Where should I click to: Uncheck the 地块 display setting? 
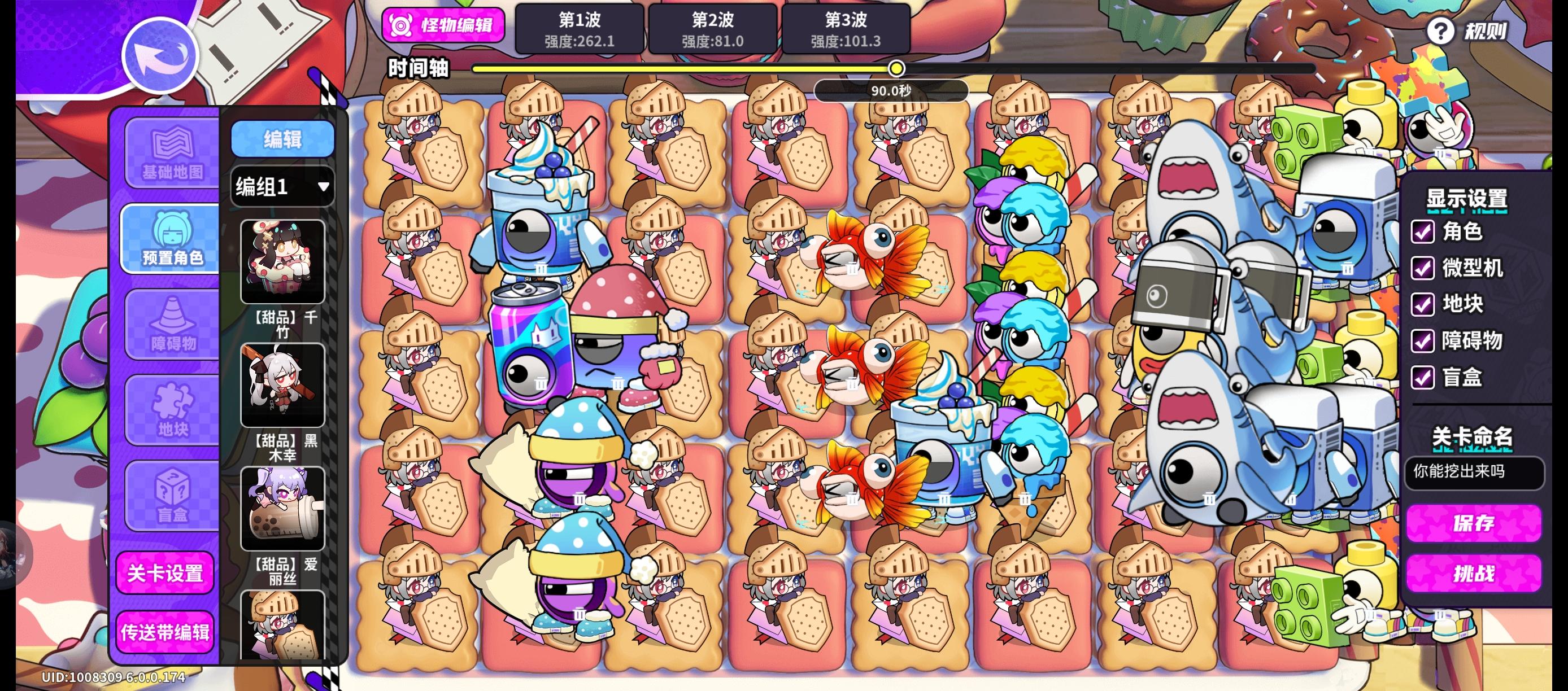coord(1423,305)
